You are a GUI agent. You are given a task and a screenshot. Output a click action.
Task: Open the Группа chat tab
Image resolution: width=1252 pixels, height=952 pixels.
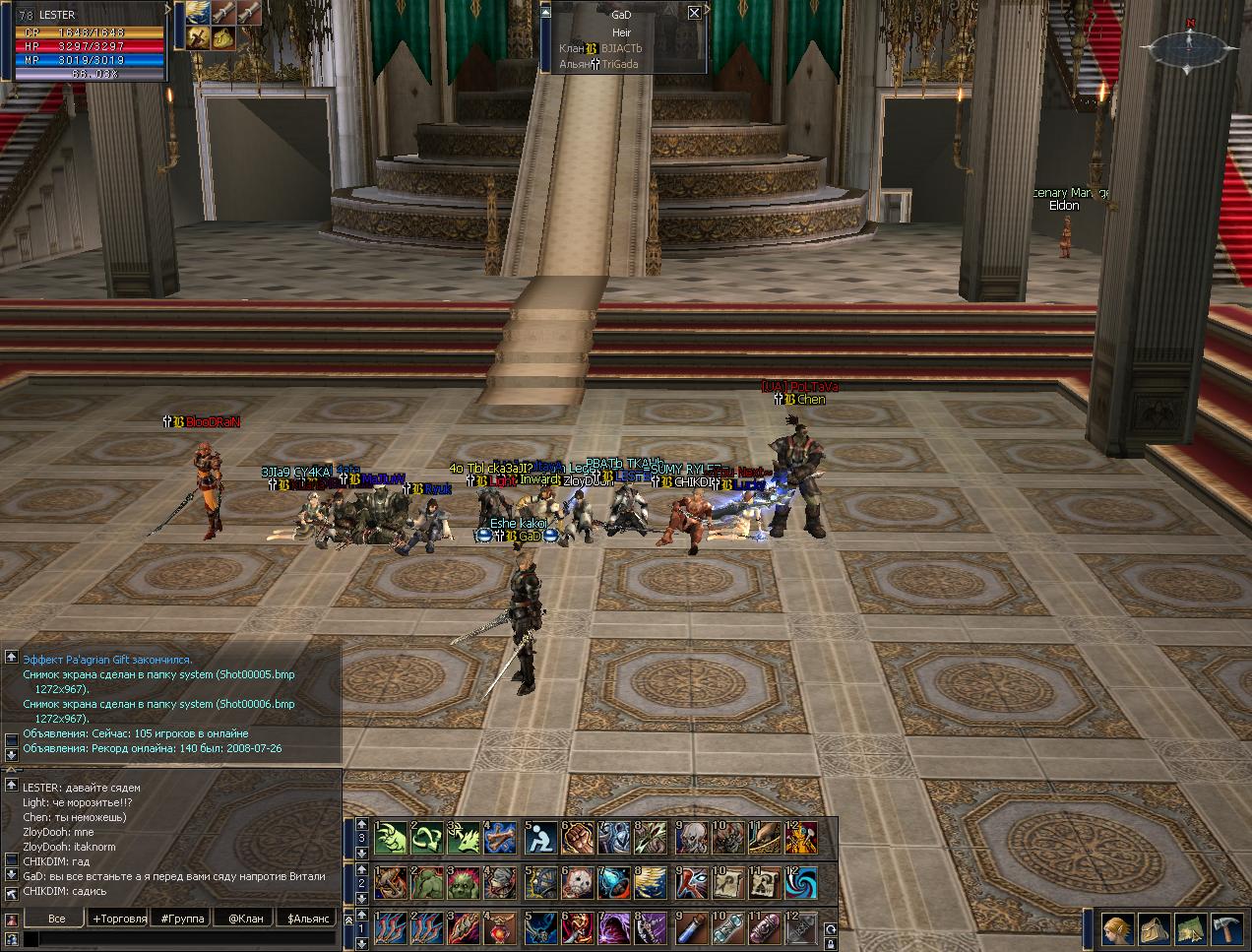click(x=183, y=919)
